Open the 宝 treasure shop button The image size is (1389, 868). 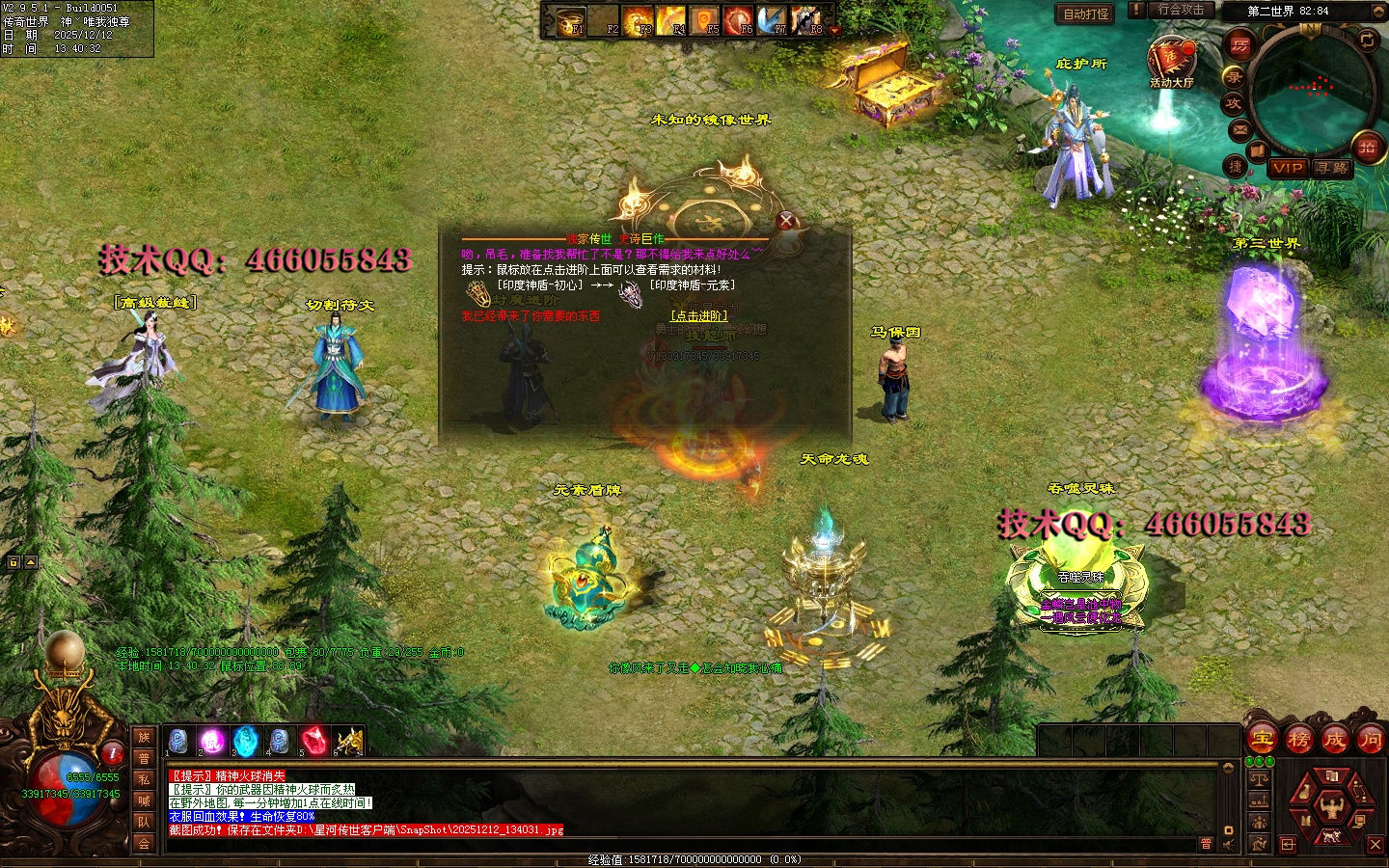(1263, 740)
